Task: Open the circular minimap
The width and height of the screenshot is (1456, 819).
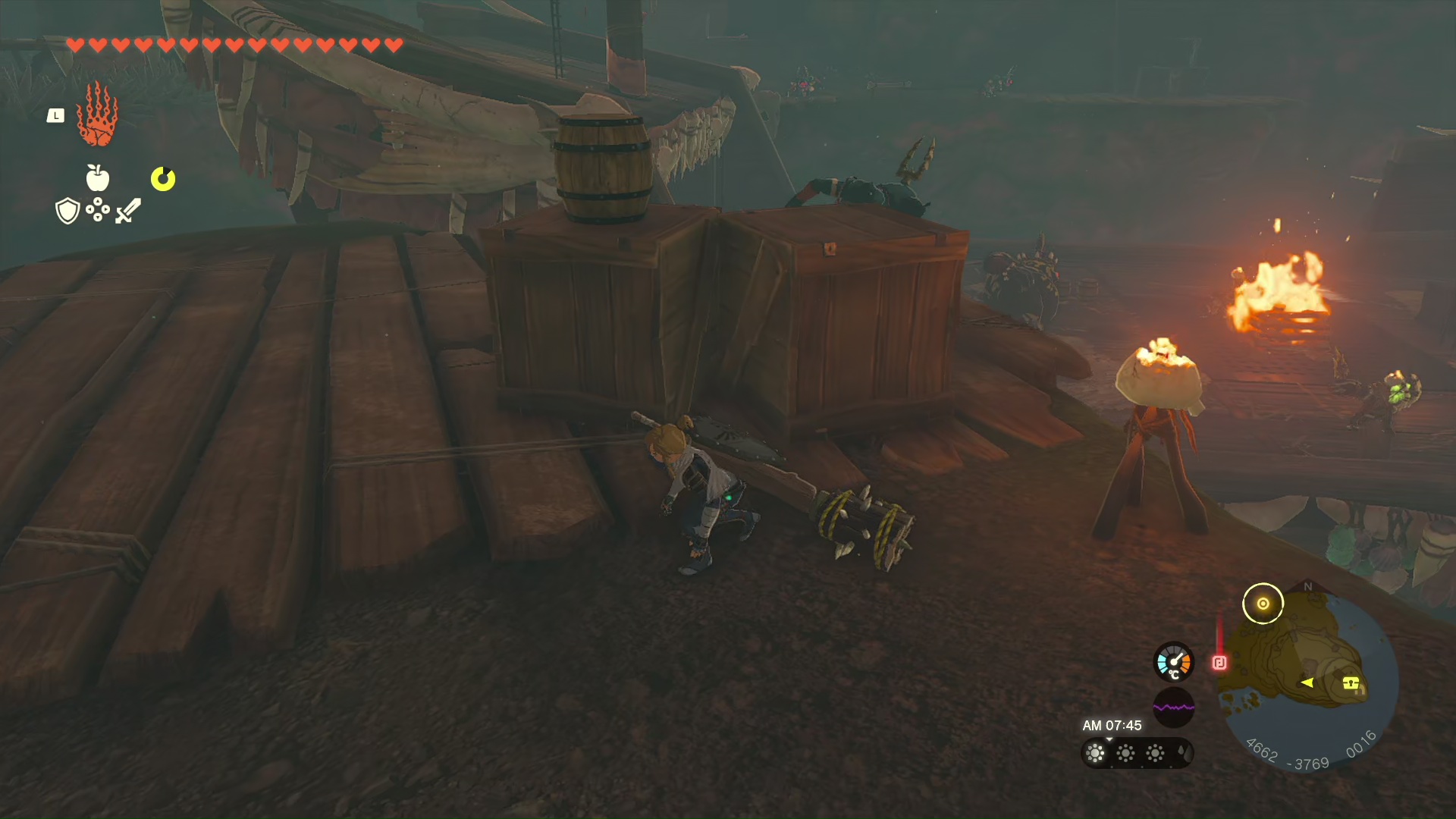Action: [x=1310, y=679]
